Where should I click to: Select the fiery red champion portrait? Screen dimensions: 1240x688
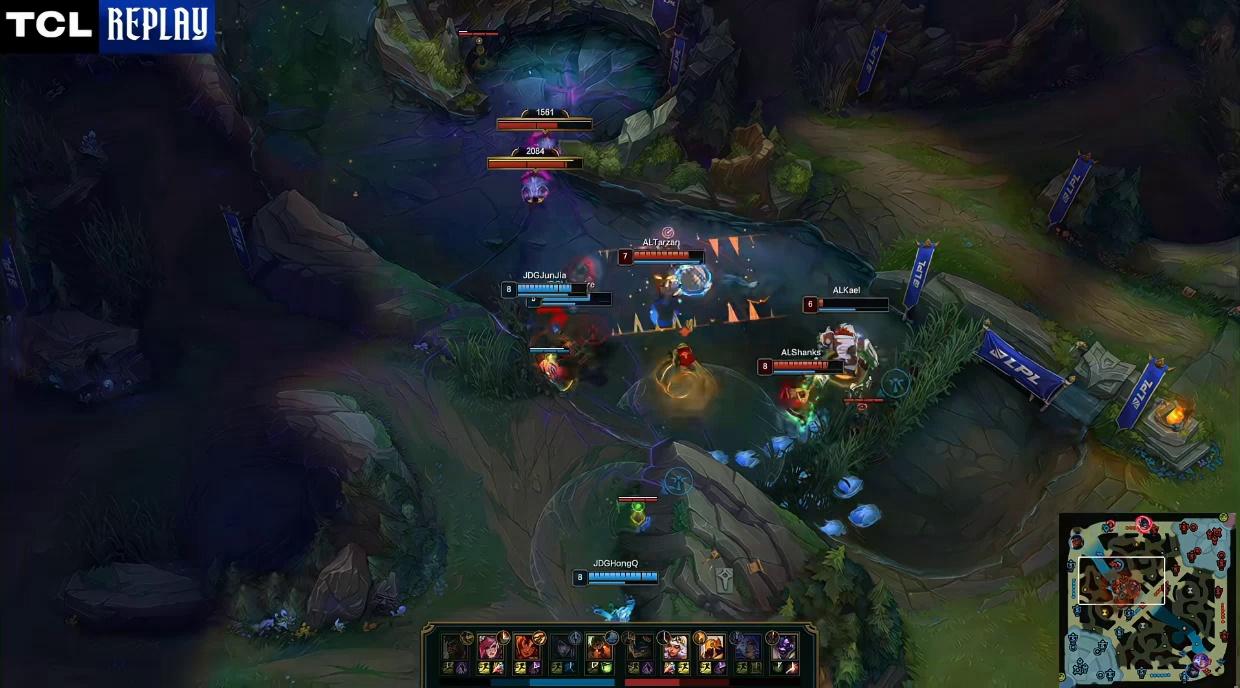click(526, 646)
